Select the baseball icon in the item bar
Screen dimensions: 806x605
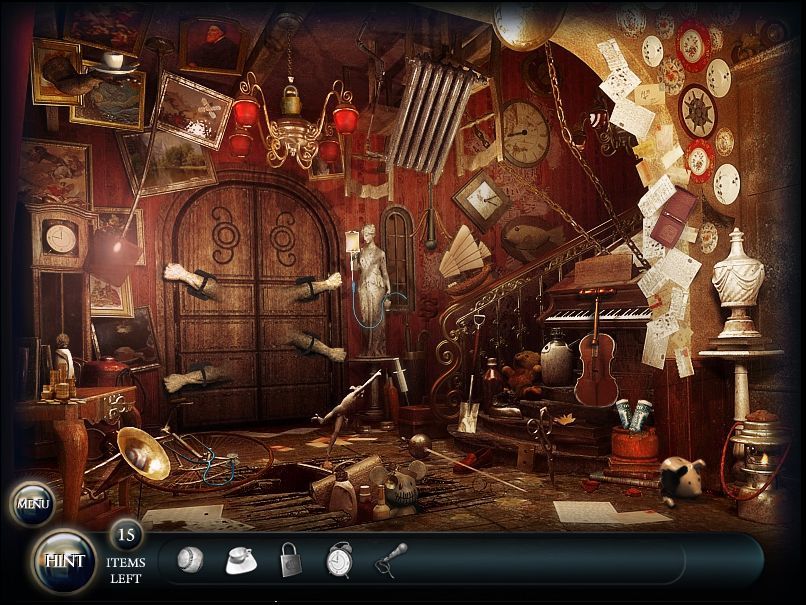click(x=189, y=560)
